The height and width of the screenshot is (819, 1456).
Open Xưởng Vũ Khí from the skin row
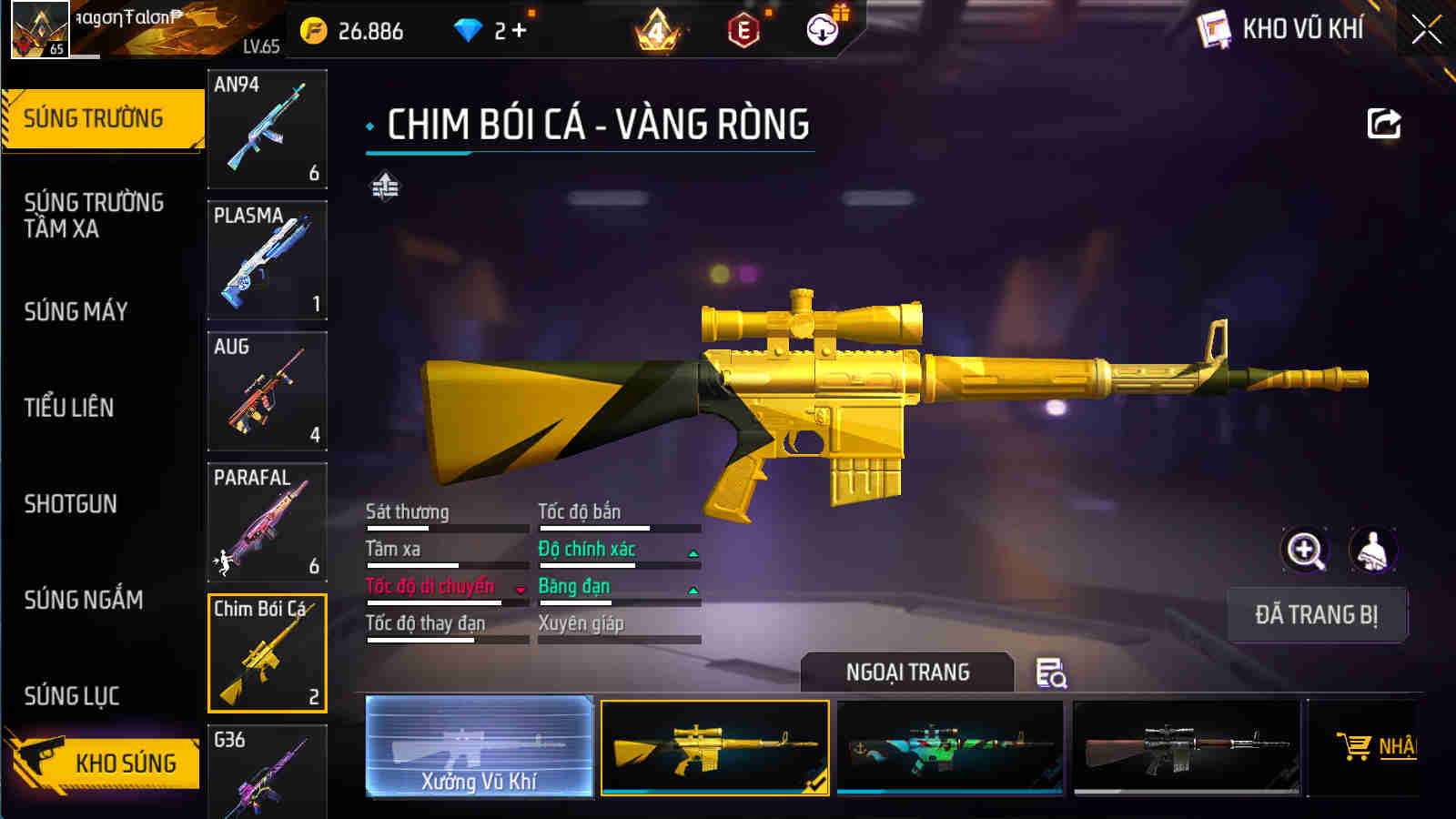click(480, 746)
